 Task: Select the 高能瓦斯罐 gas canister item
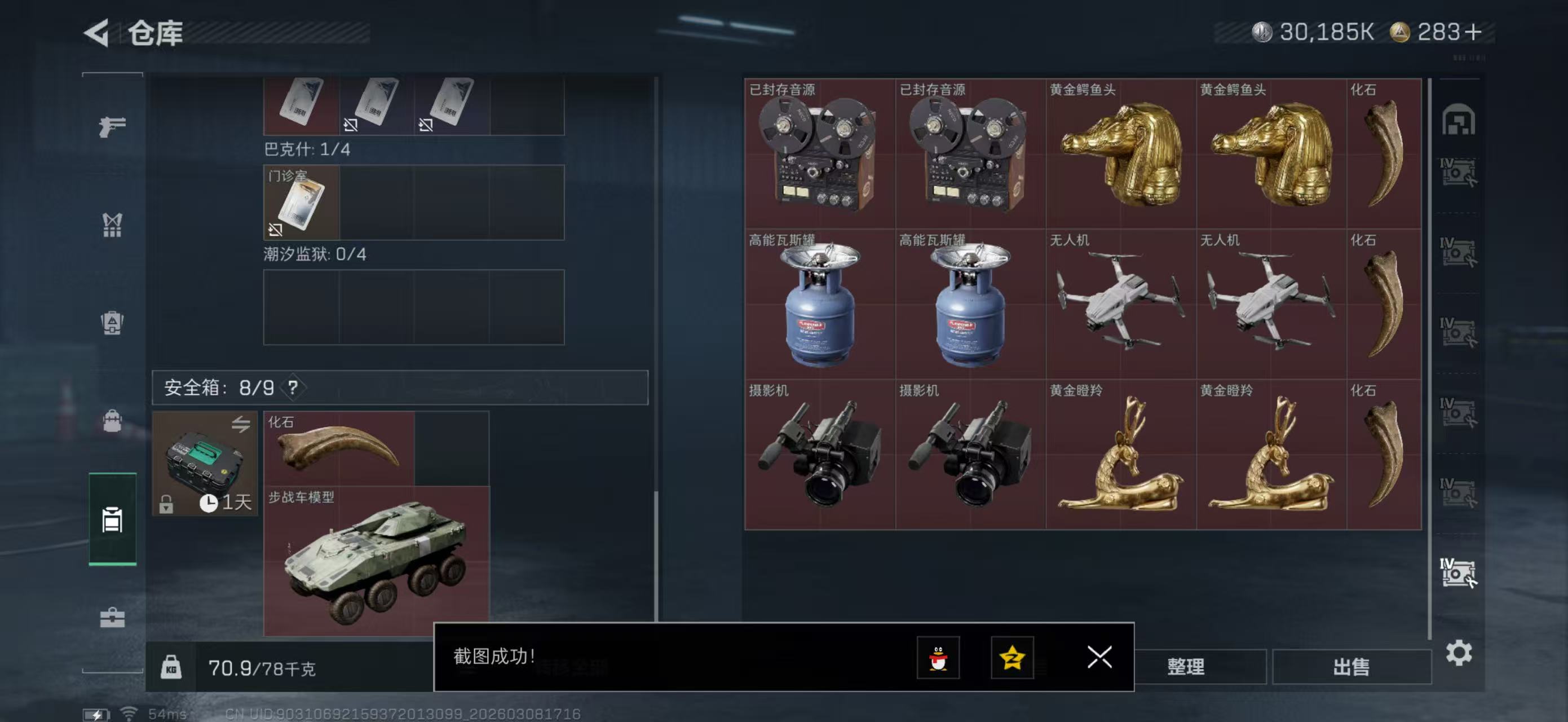pos(819,304)
